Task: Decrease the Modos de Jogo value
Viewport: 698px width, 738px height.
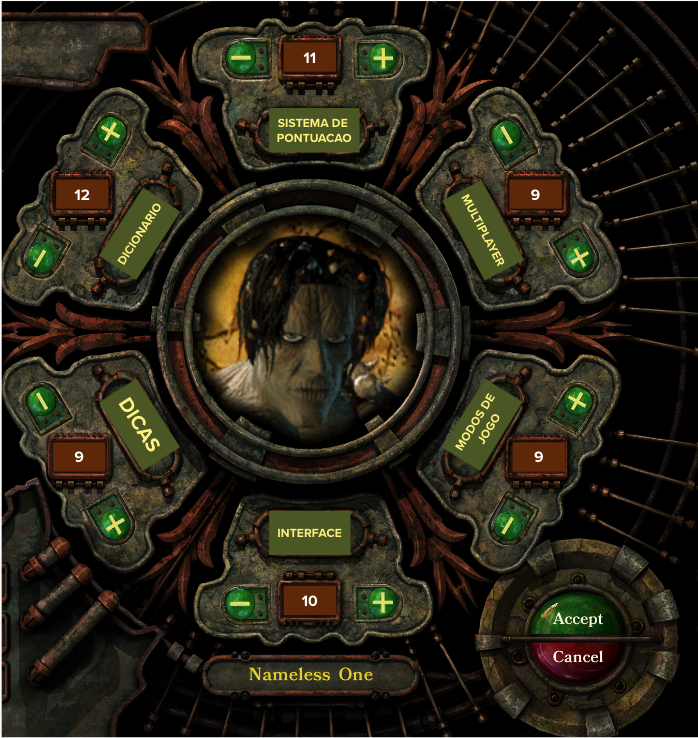Action: 507,523
